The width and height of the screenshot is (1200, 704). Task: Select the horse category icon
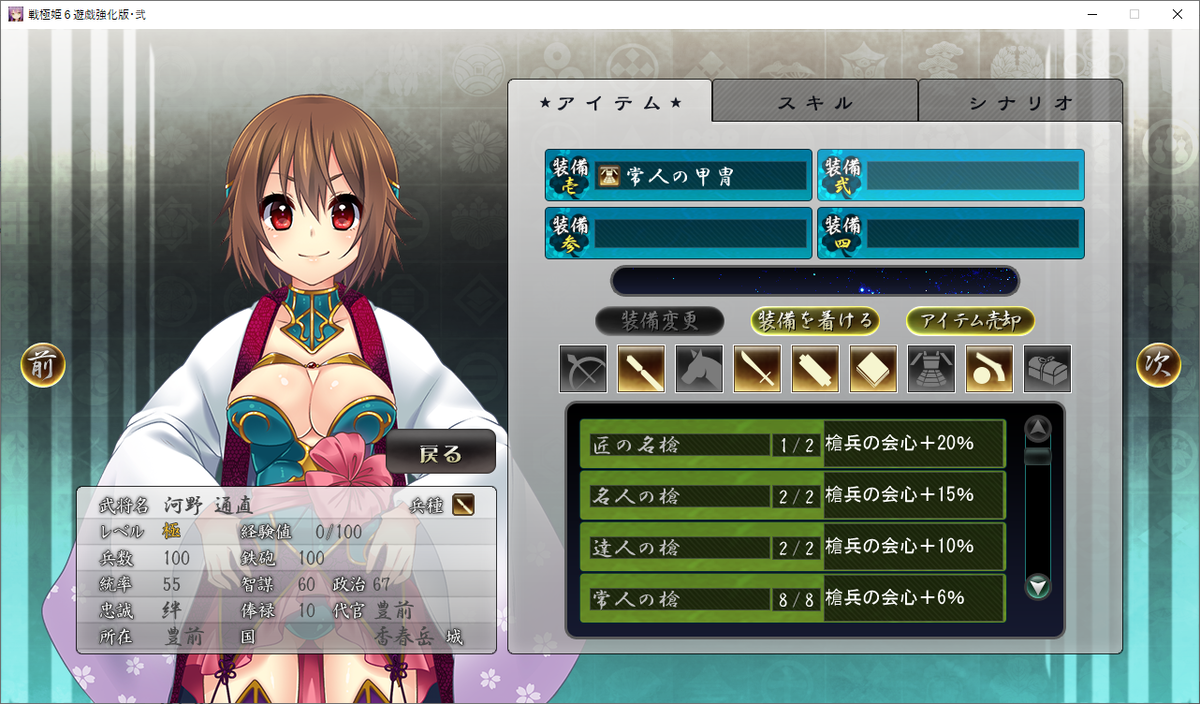pyautogui.click(x=699, y=369)
